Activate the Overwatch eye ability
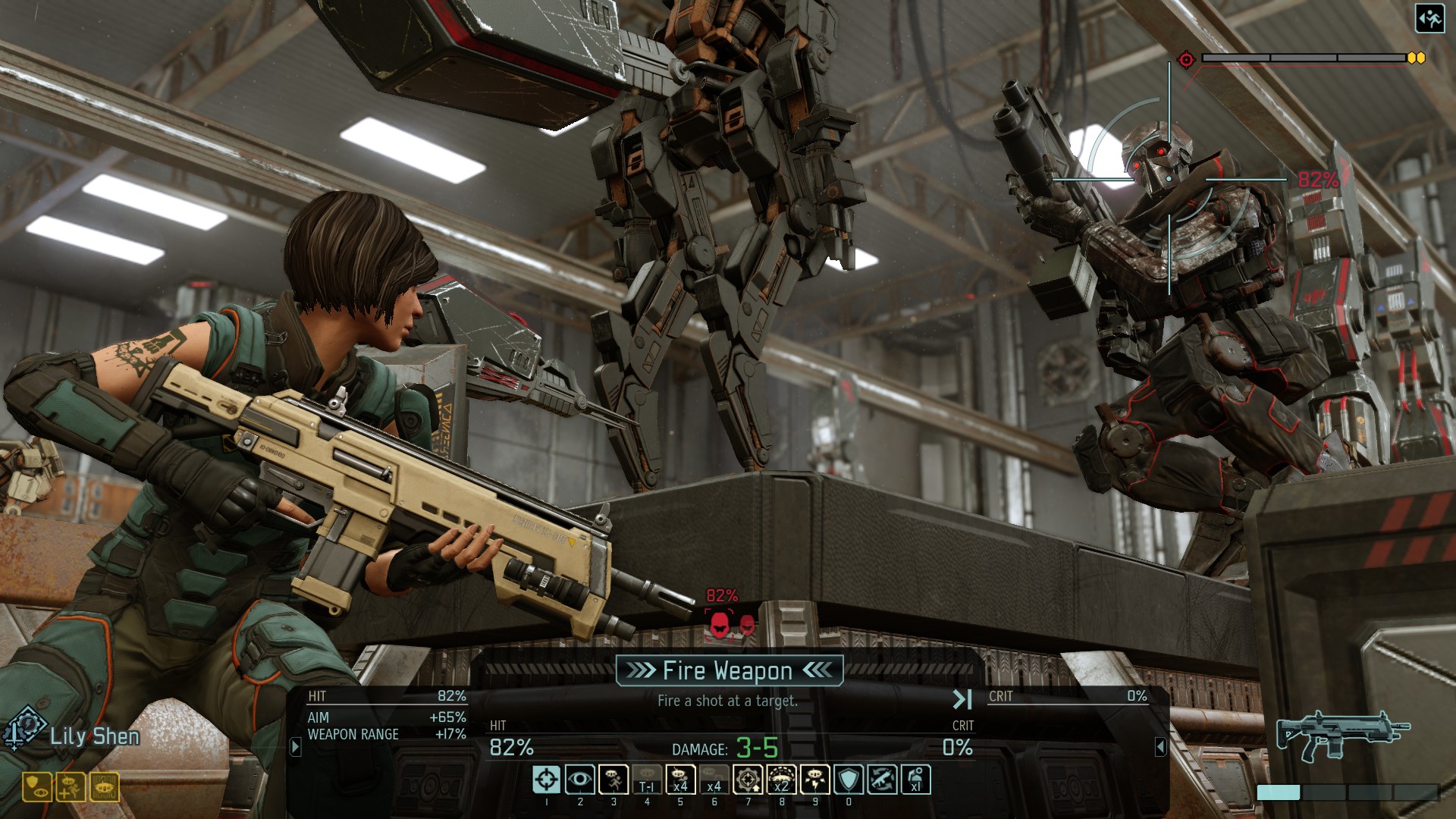 pos(579,780)
